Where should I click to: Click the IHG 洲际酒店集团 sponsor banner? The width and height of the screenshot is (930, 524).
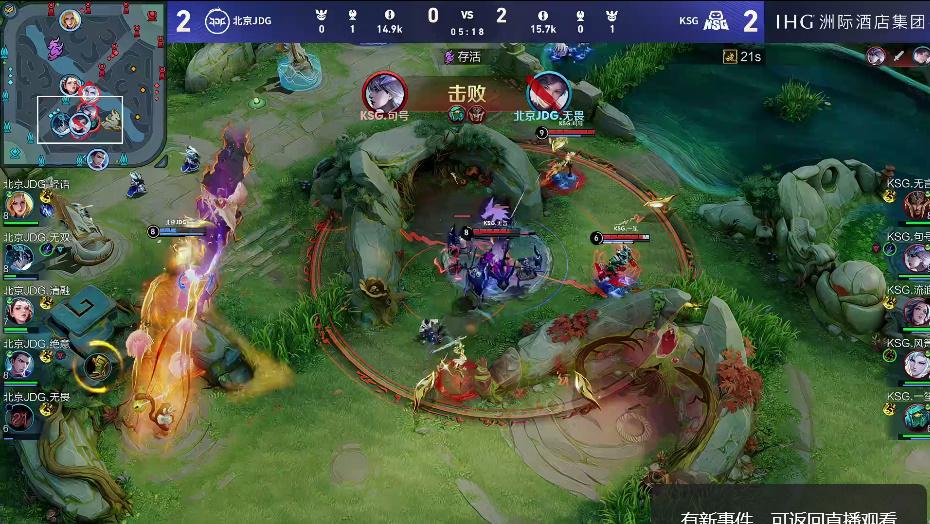pos(851,21)
